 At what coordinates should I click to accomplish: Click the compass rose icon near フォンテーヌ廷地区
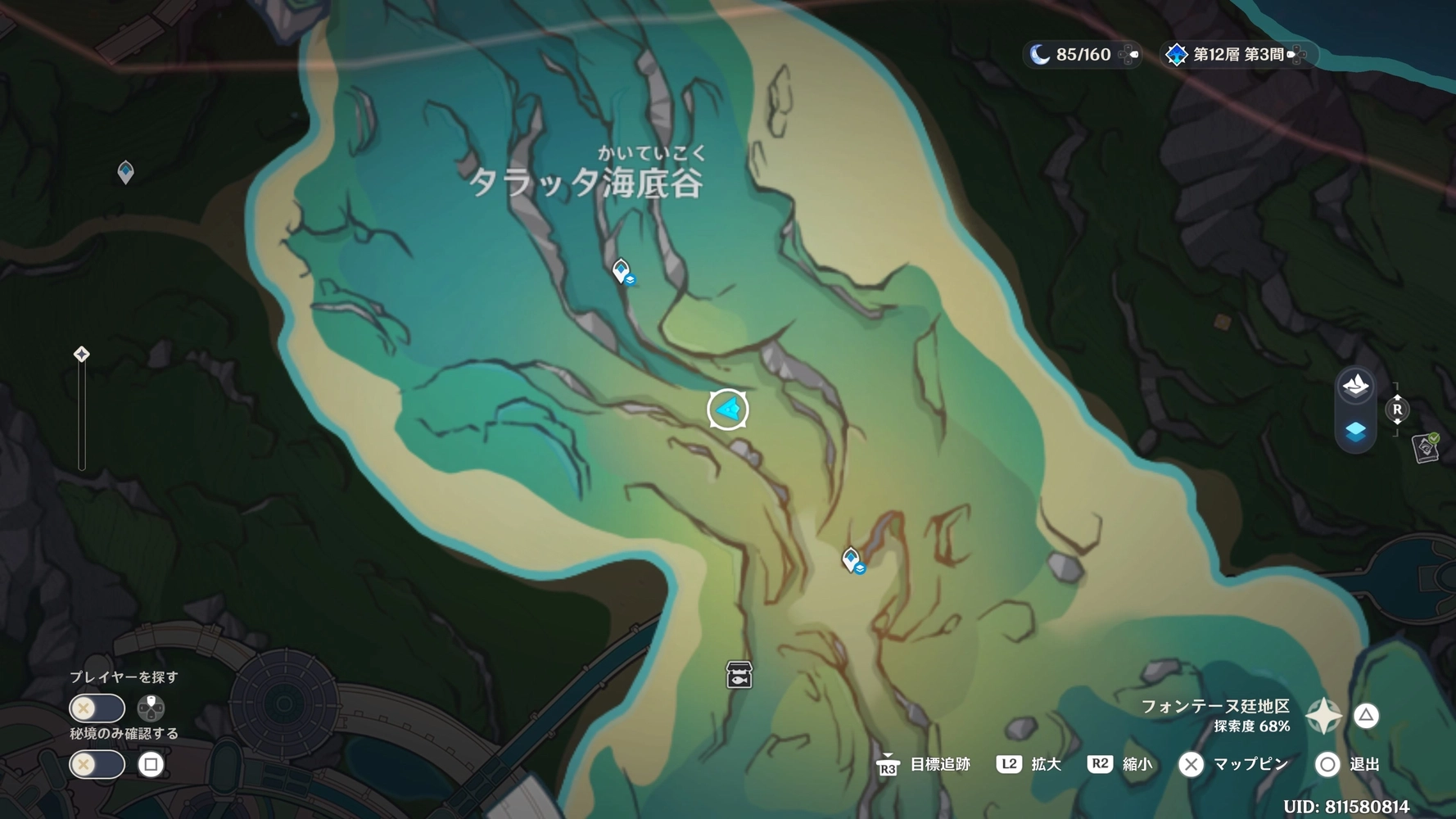1324,715
